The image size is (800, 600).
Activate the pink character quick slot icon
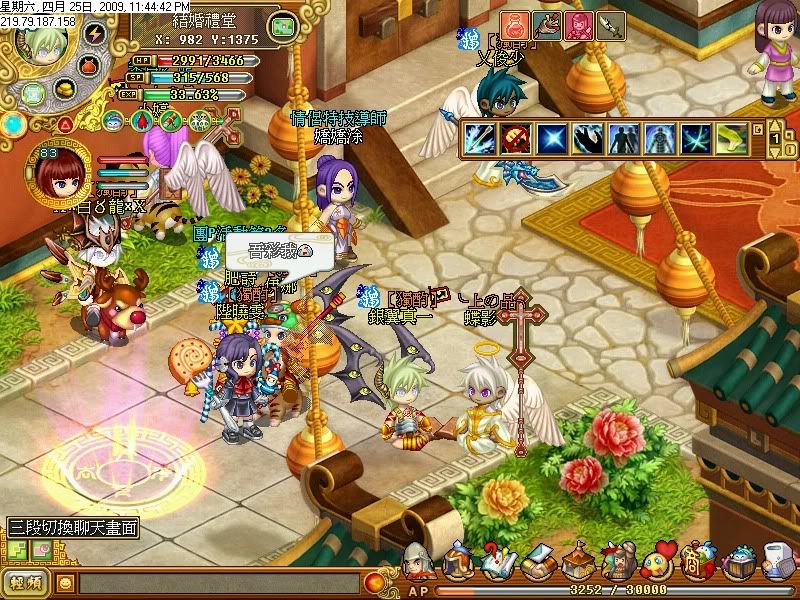click(578, 25)
